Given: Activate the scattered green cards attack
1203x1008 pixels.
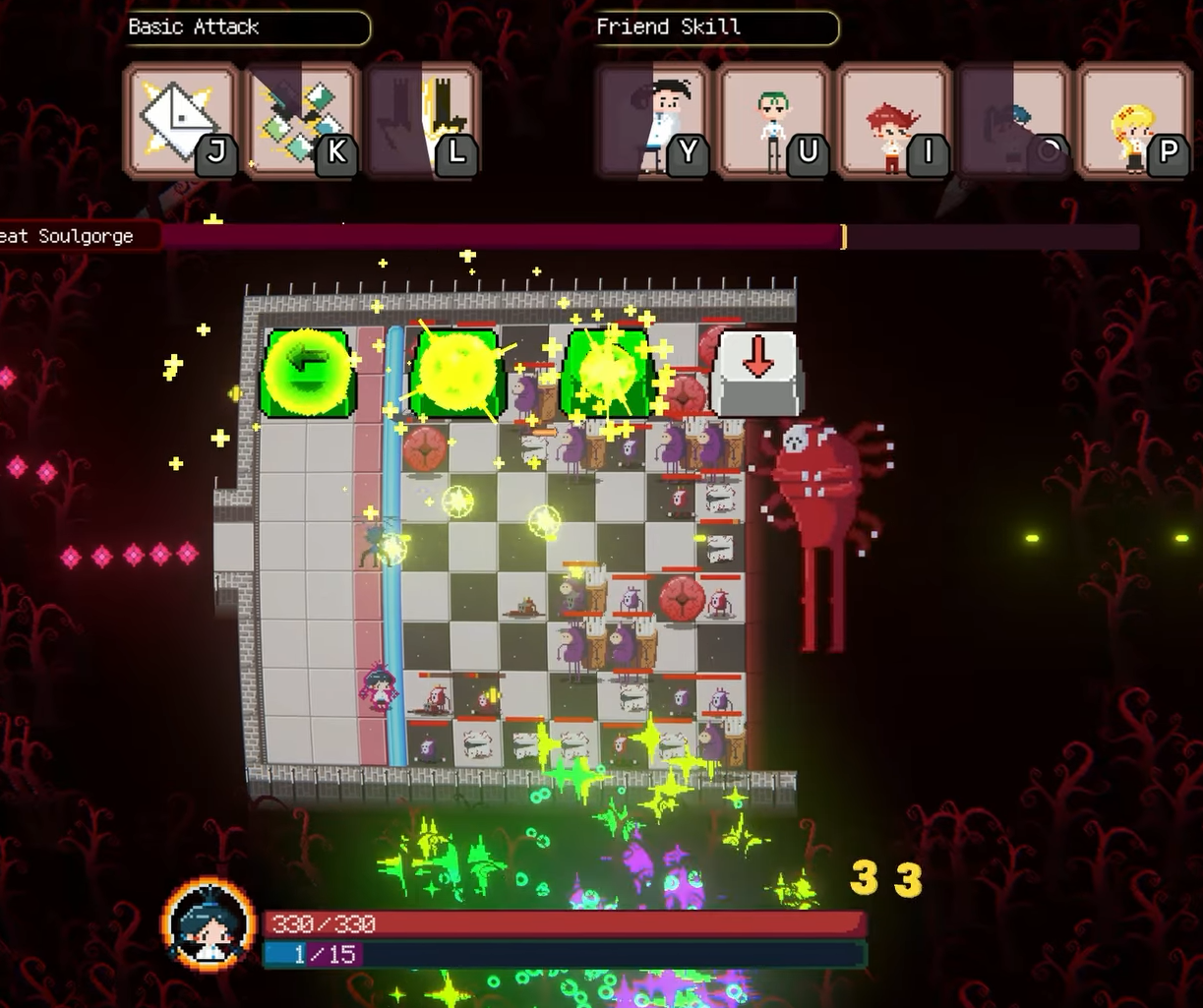Looking at the screenshot, I should click(300, 121).
